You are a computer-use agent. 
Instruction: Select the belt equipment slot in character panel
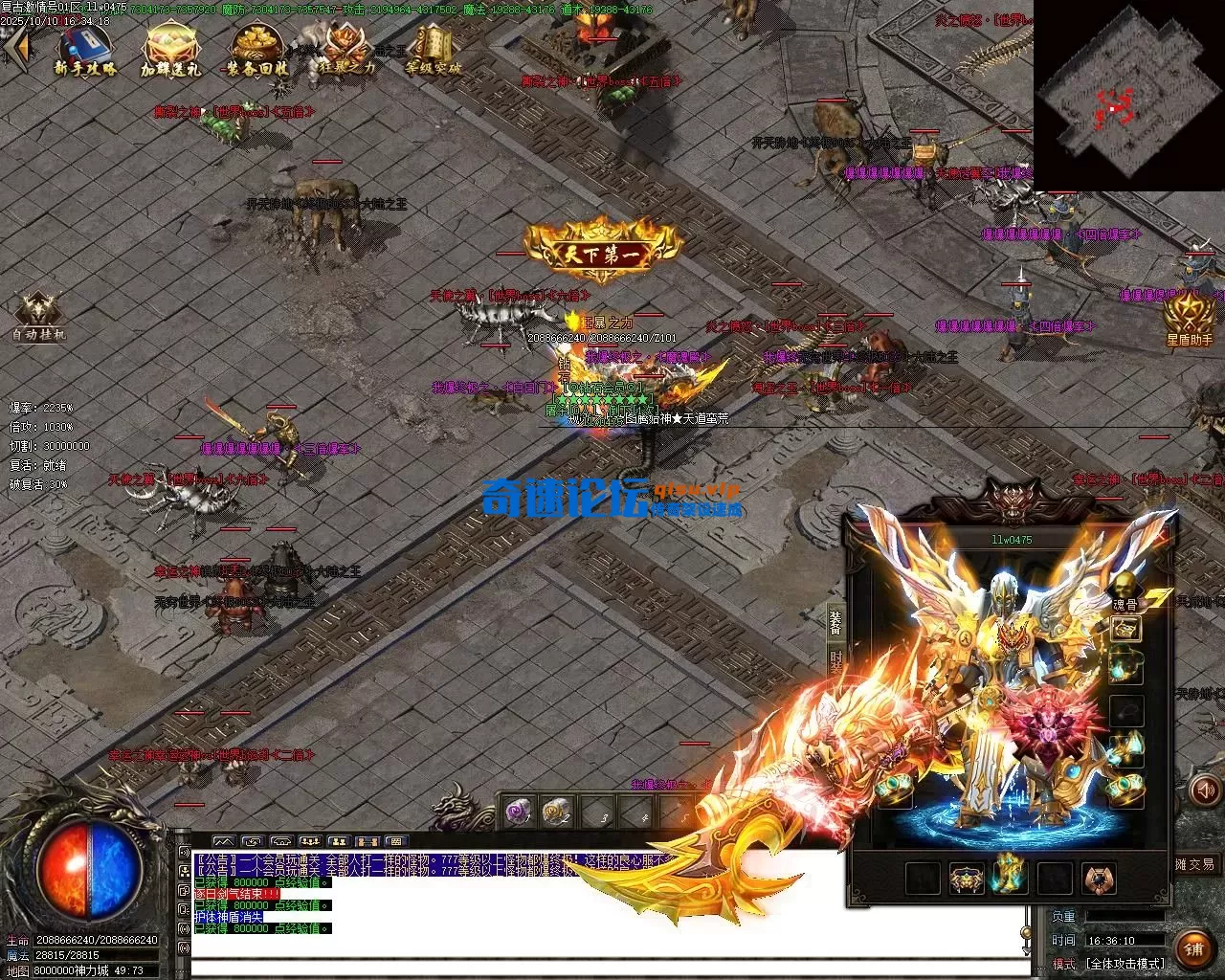[x=966, y=878]
